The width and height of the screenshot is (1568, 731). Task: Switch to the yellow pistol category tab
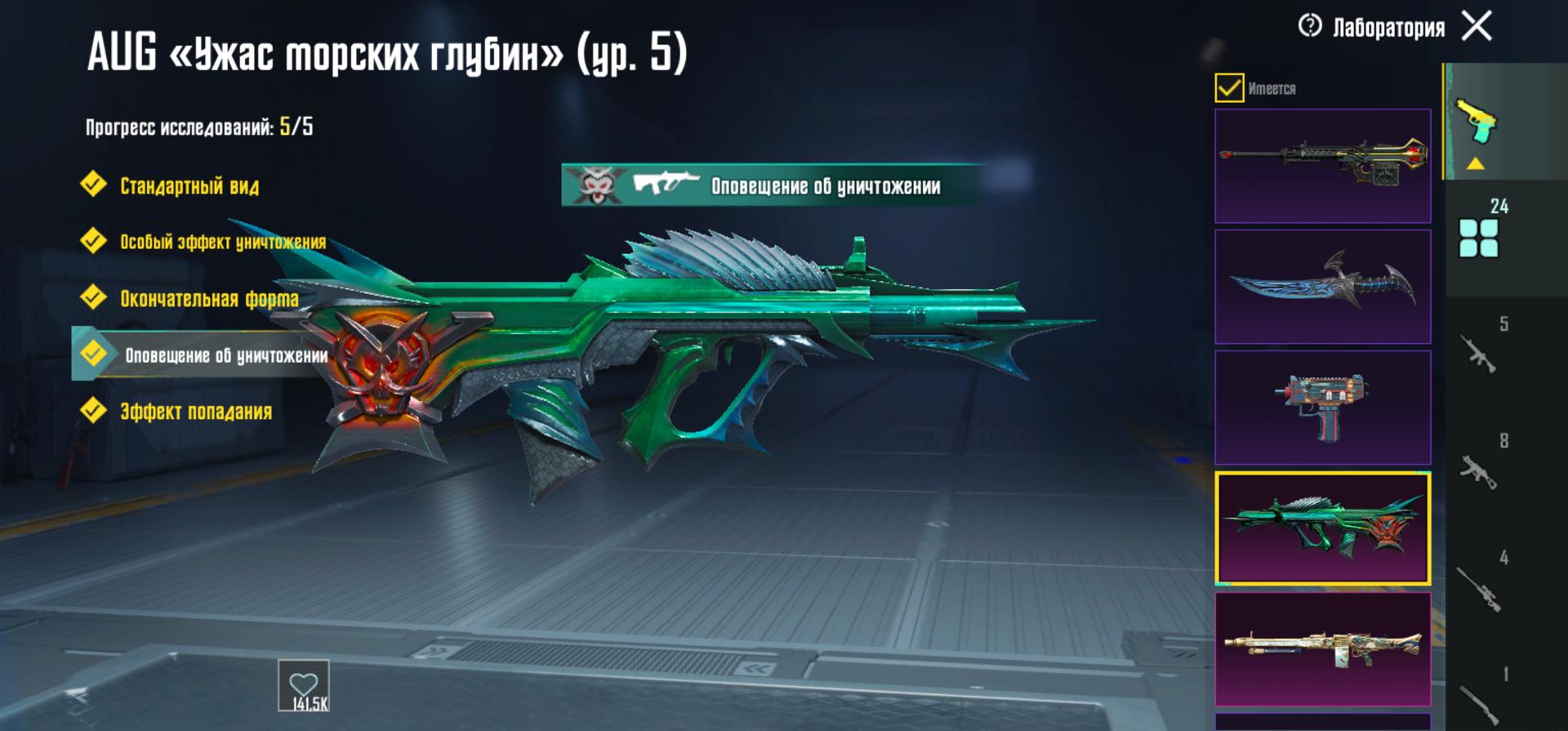[1477, 123]
